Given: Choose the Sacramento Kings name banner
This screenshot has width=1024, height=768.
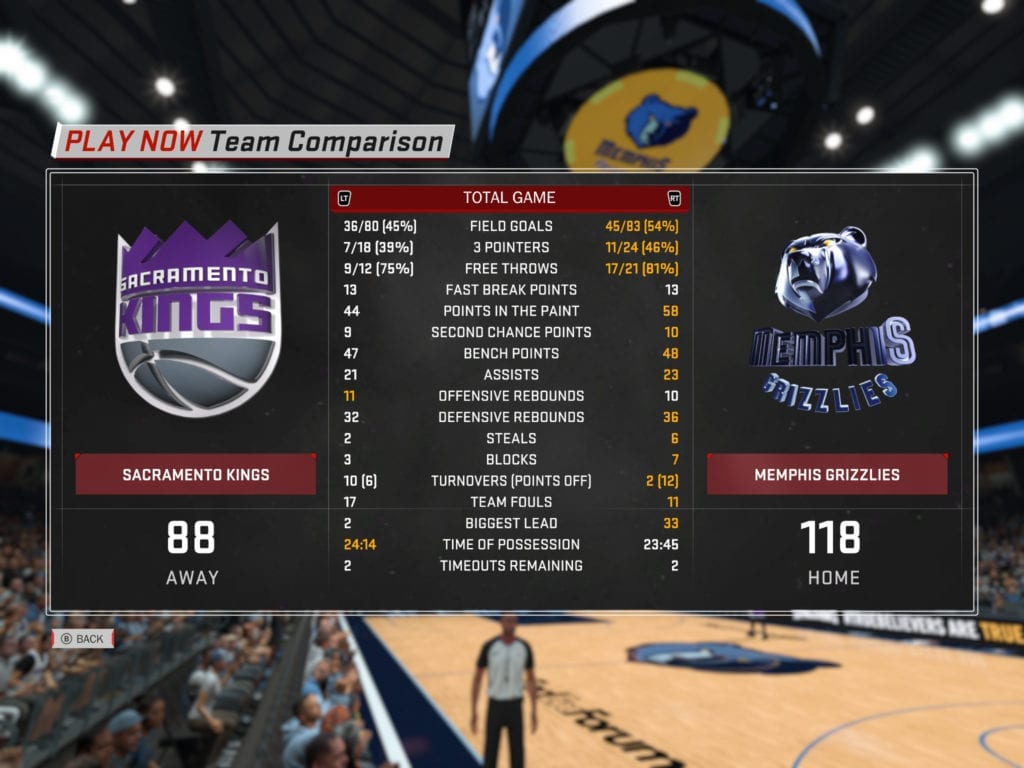Looking at the screenshot, I should coord(196,474).
